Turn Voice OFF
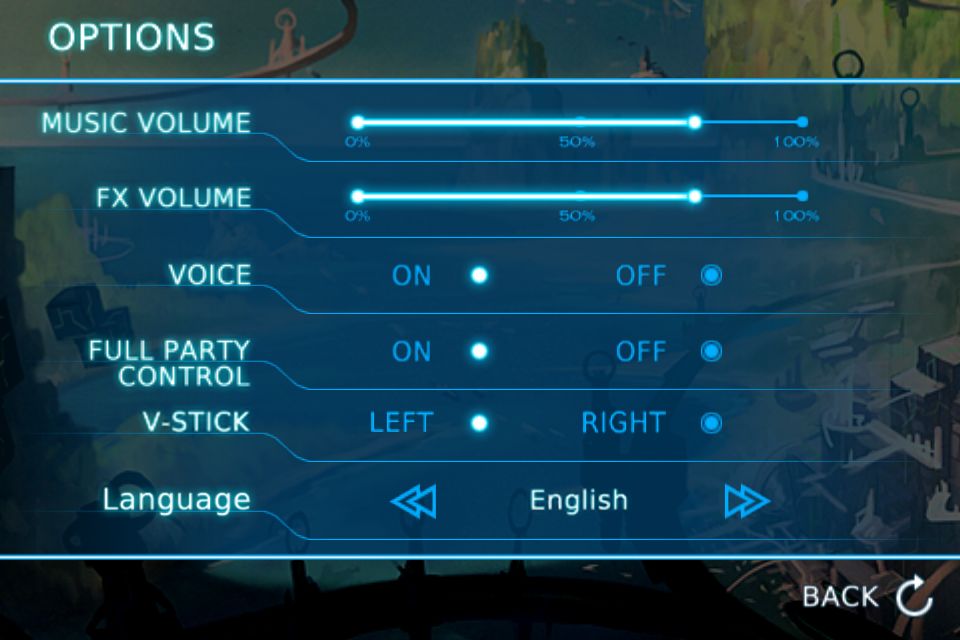This screenshot has height=640, width=960. 711,275
